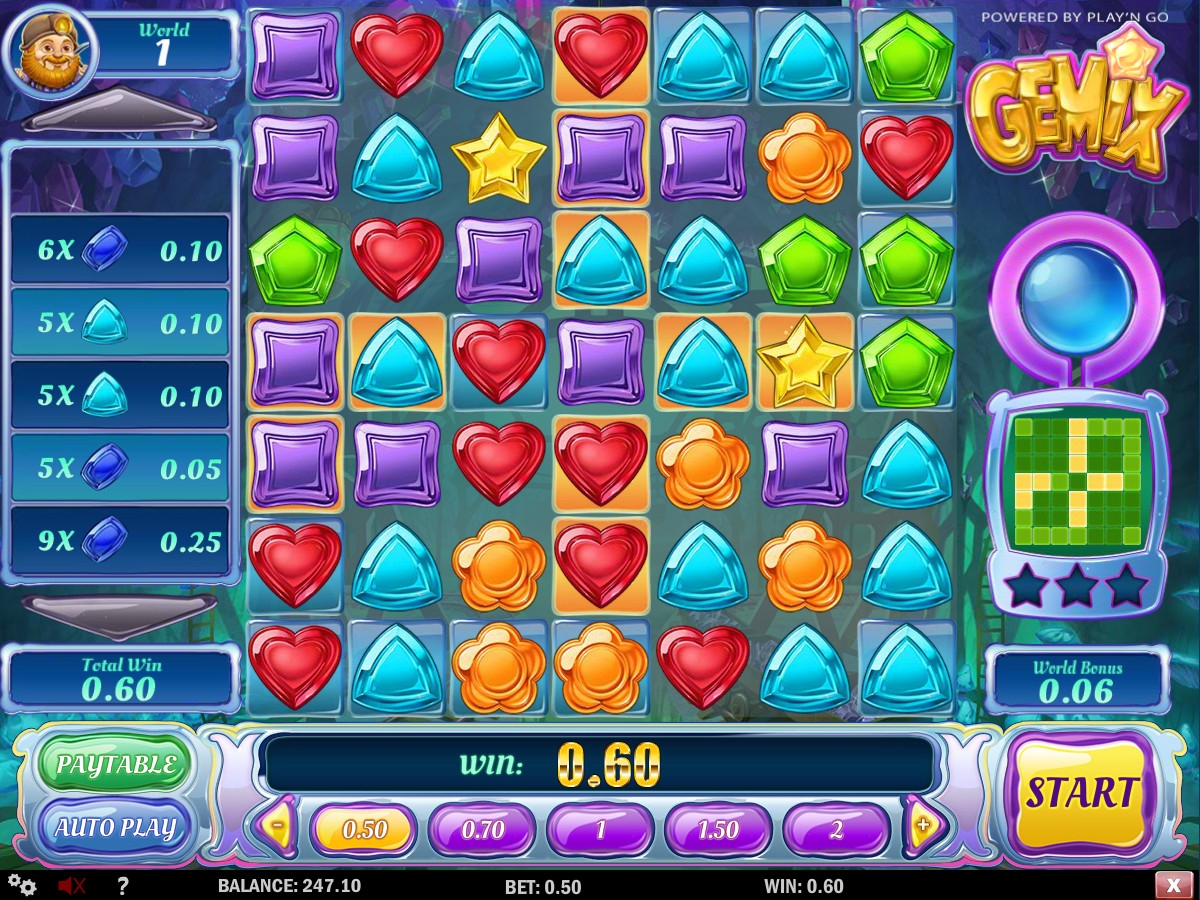1200x900 pixels.
Task: Open the Paytable
Action: coord(115,766)
